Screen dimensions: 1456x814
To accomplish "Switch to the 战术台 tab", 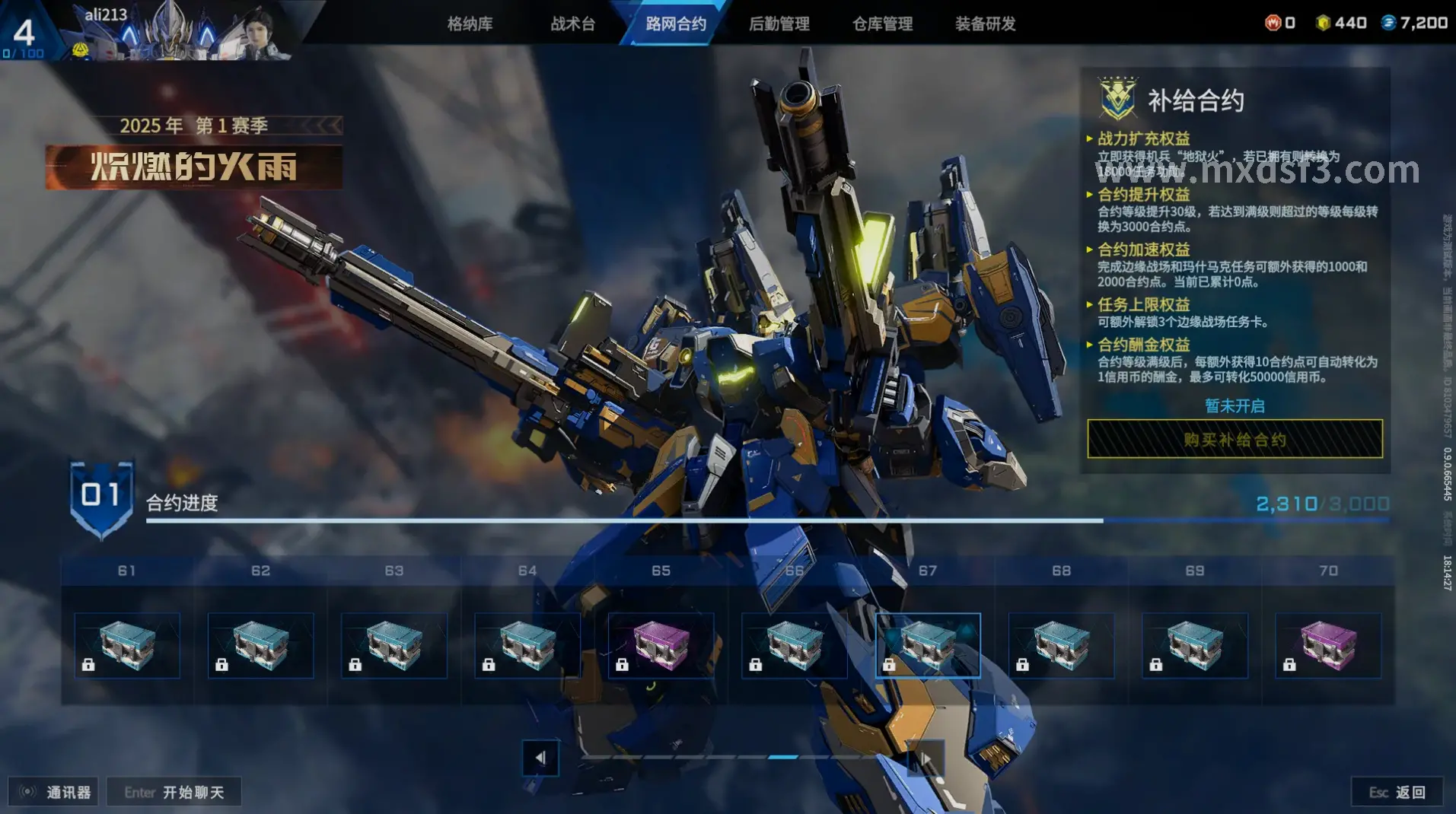I will [x=572, y=24].
